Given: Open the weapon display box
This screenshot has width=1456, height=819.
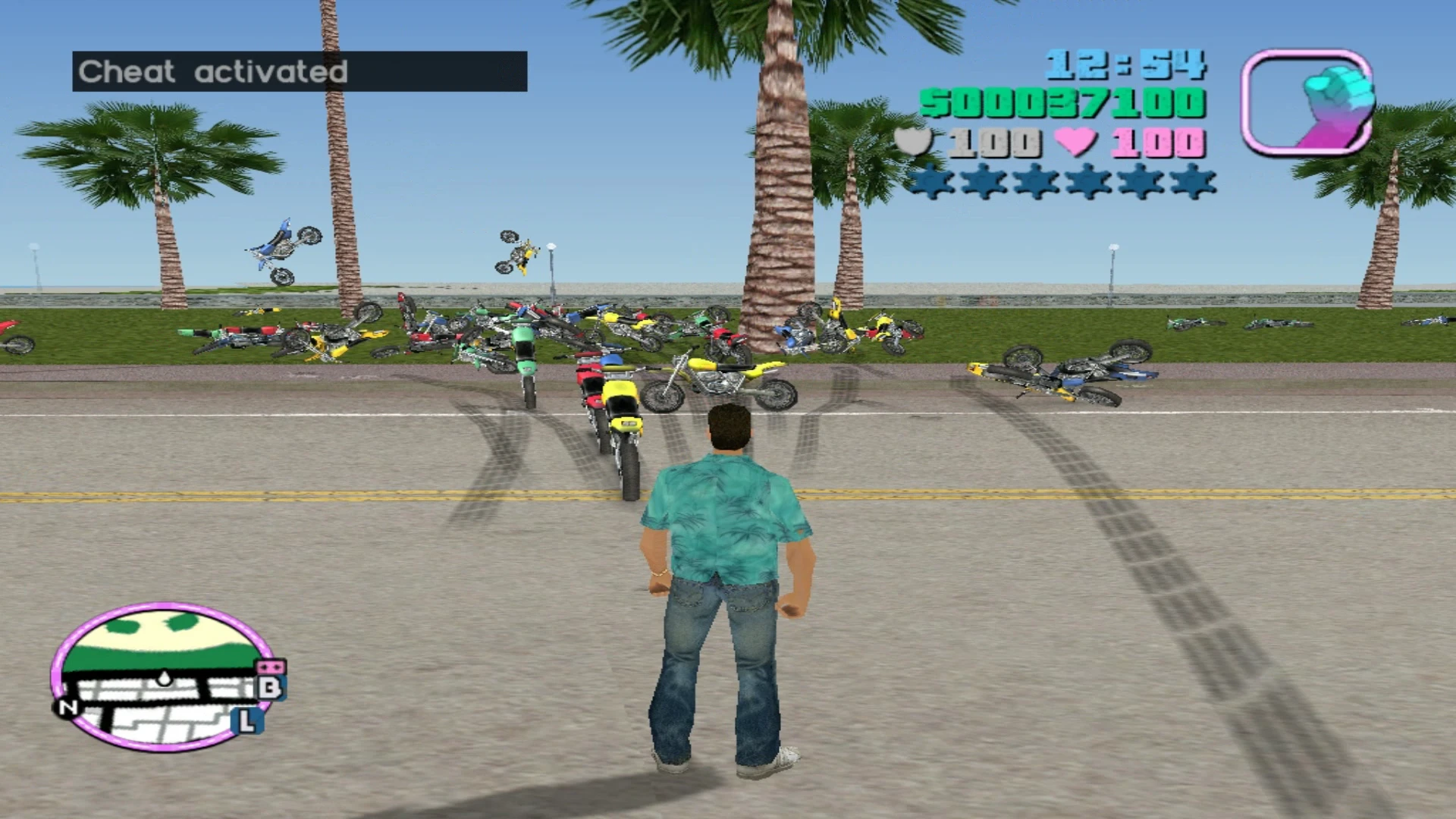Looking at the screenshot, I should pyautogui.click(x=1308, y=99).
